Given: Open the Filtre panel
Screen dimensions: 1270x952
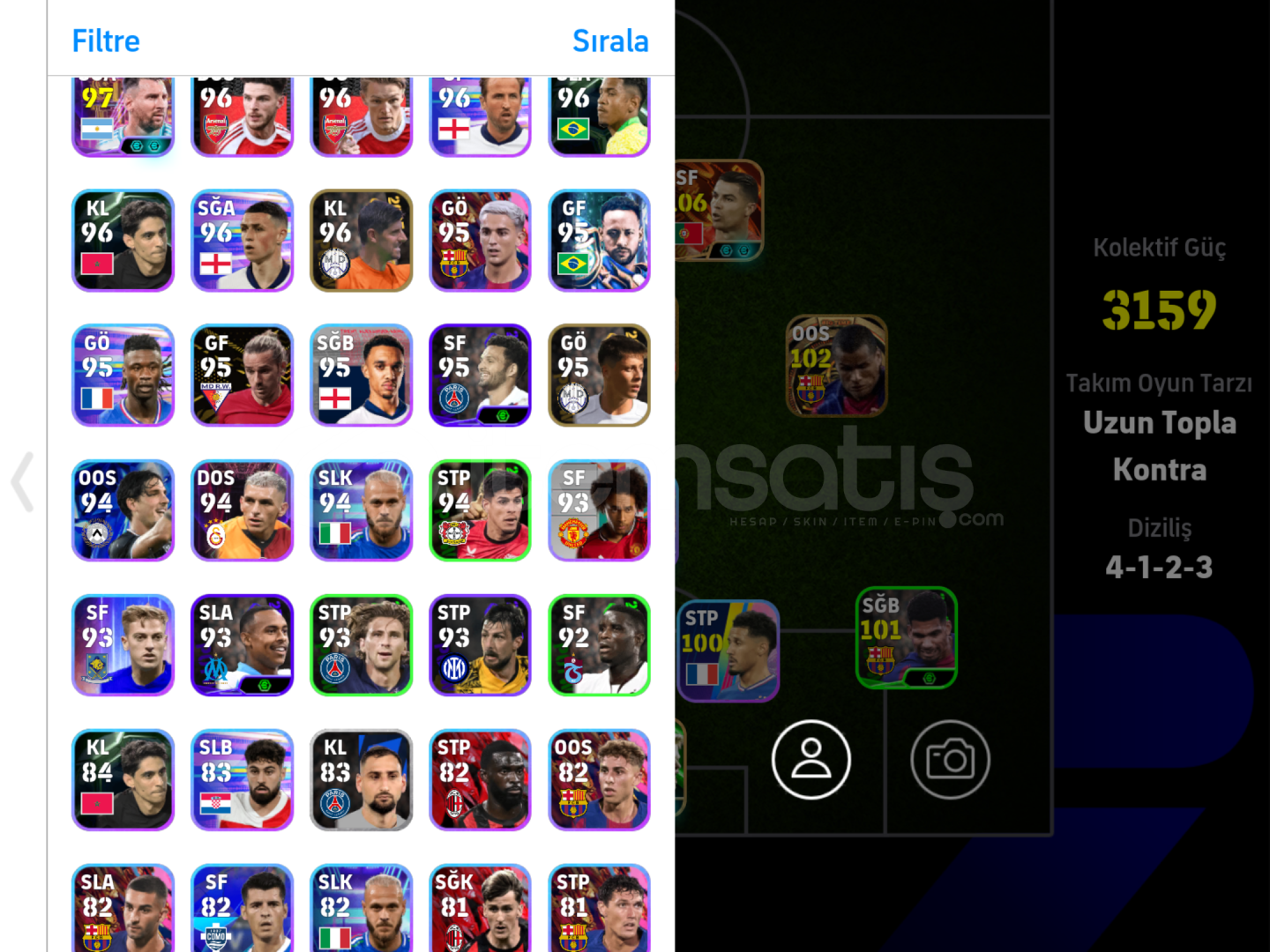Looking at the screenshot, I should click(x=105, y=41).
